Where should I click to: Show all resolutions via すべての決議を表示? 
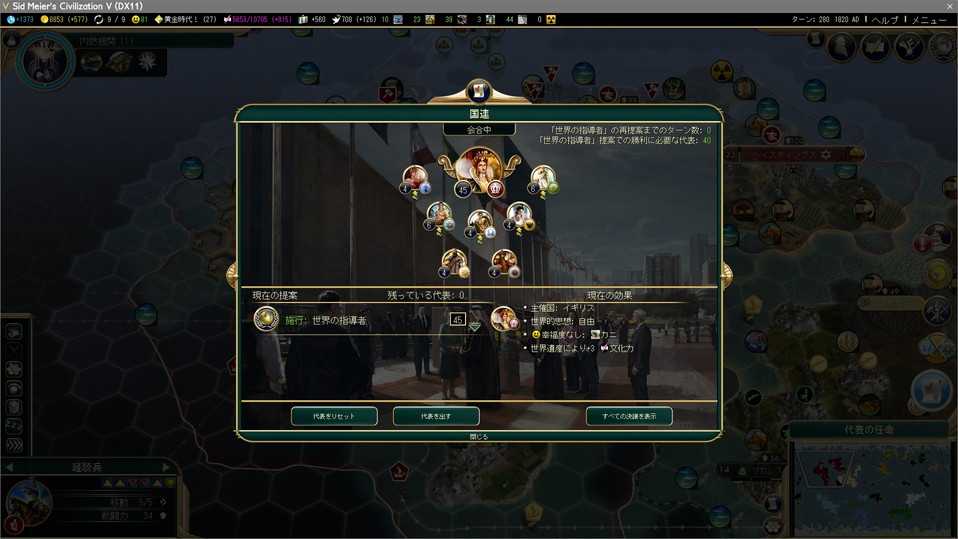pyautogui.click(x=629, y=416)
